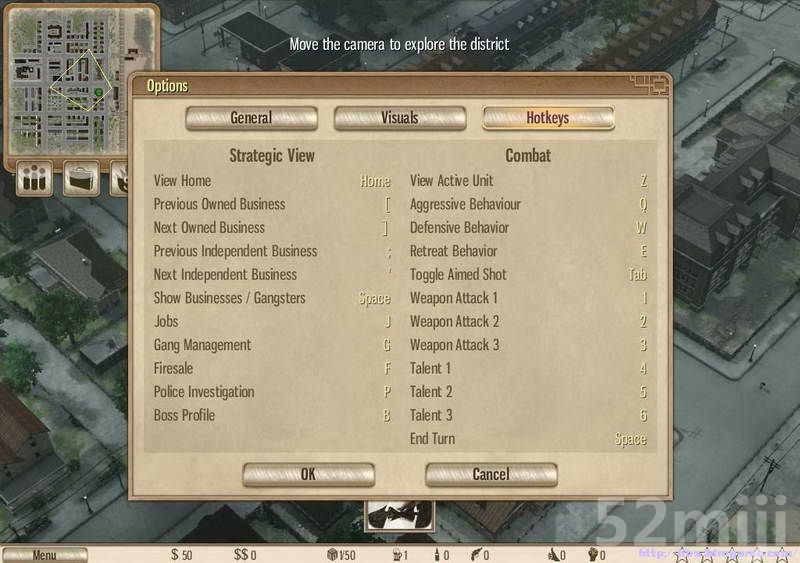
Task: Open the Menu button in the bottom bar
Action: [x=44, y=555]
